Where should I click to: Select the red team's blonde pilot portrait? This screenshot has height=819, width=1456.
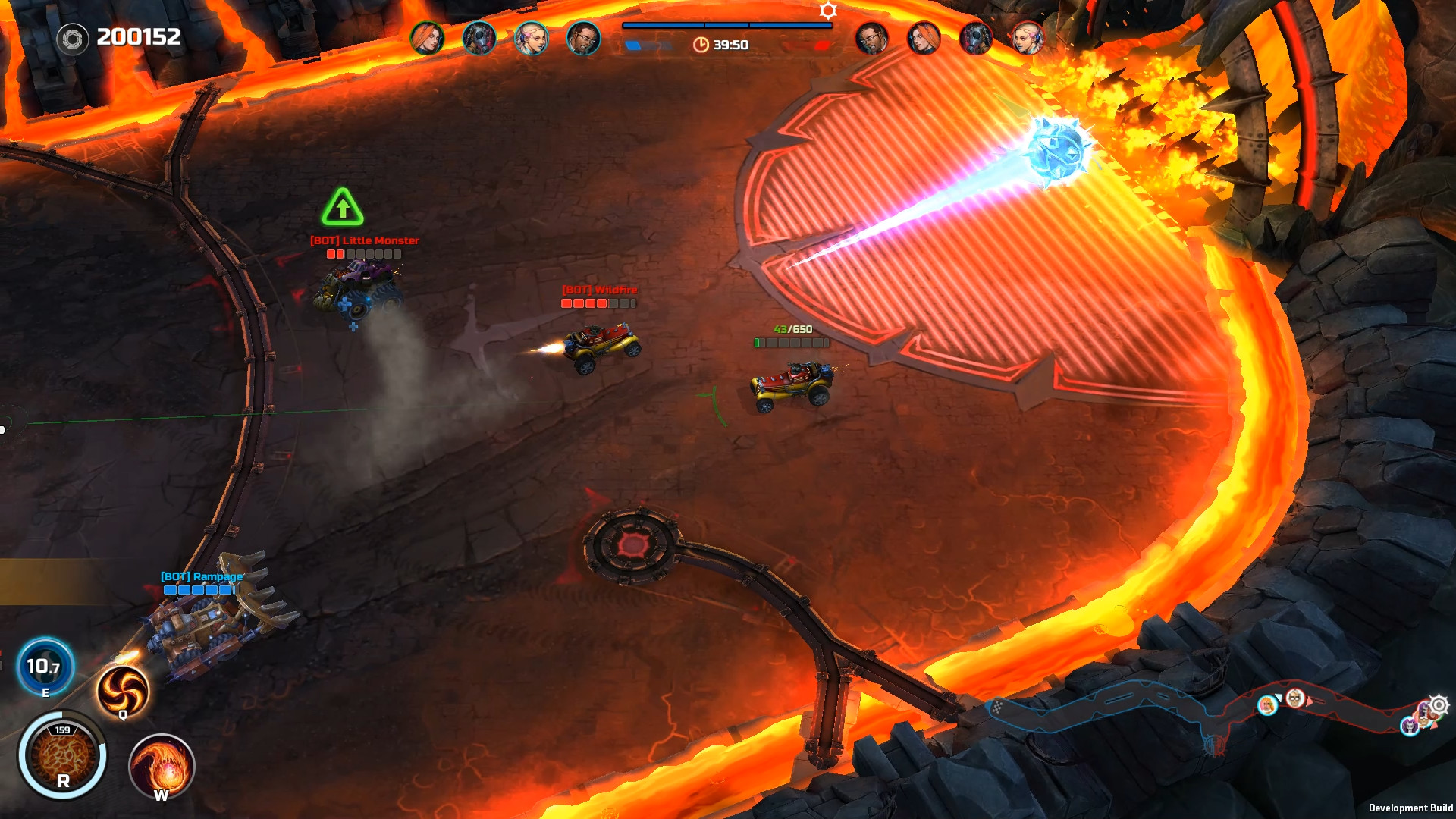click(1028, 38)
